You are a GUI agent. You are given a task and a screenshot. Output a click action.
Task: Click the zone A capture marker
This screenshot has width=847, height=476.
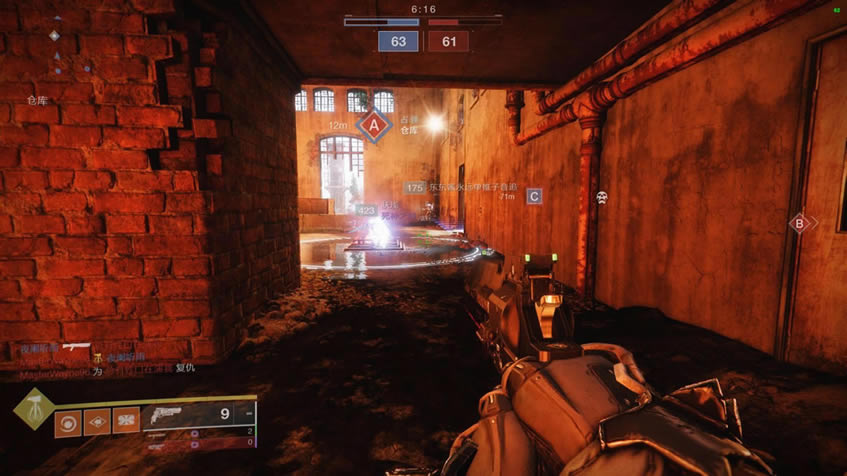(x=374, y=126)
